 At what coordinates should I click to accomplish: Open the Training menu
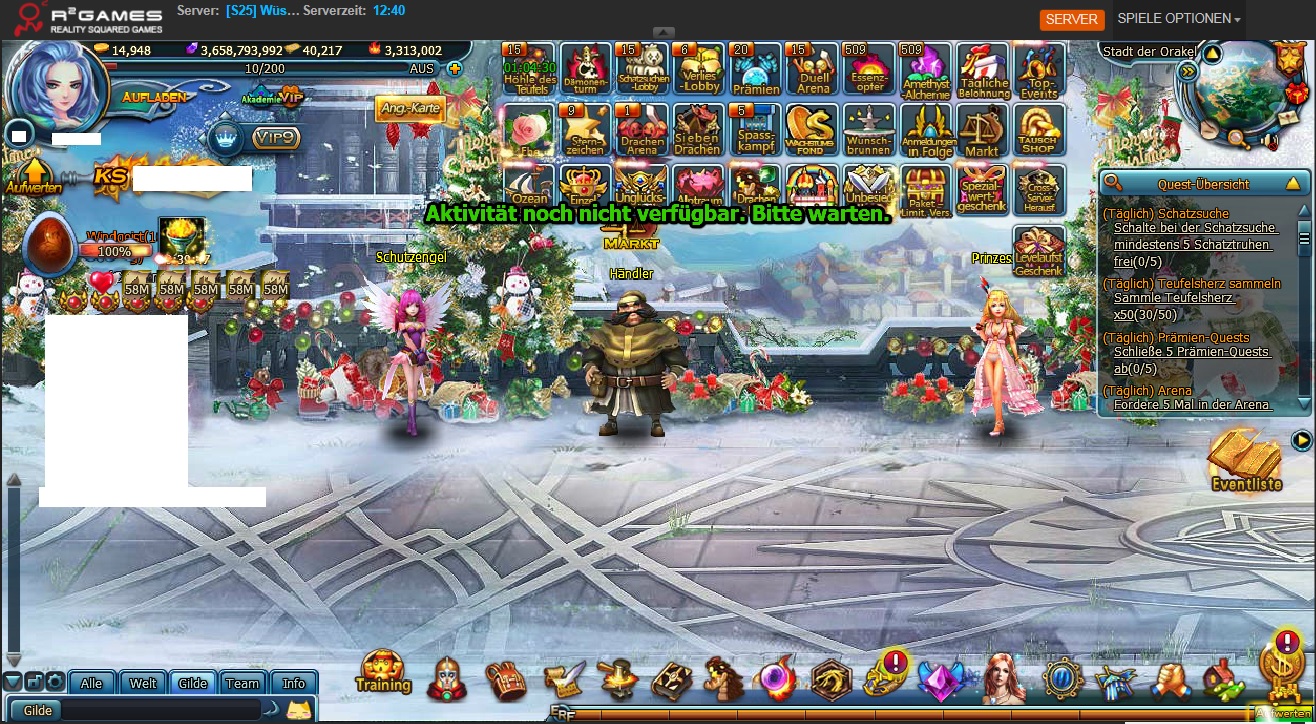click(383, 673)
